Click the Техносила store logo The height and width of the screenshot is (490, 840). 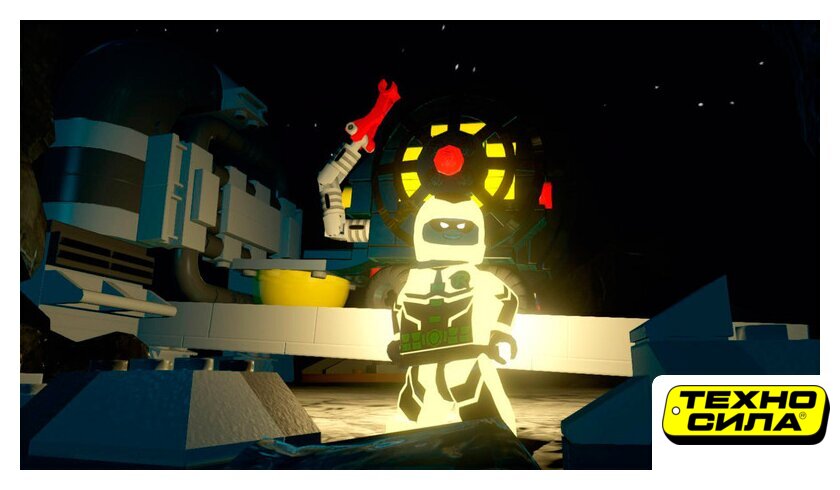pos(745,414)
